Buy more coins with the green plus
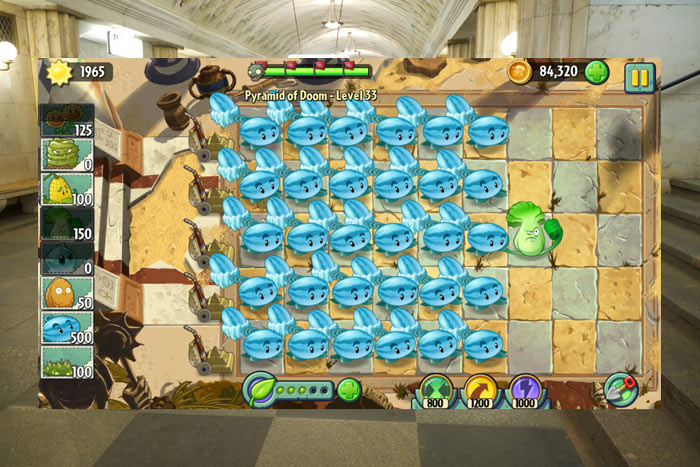 coord(597,72)
